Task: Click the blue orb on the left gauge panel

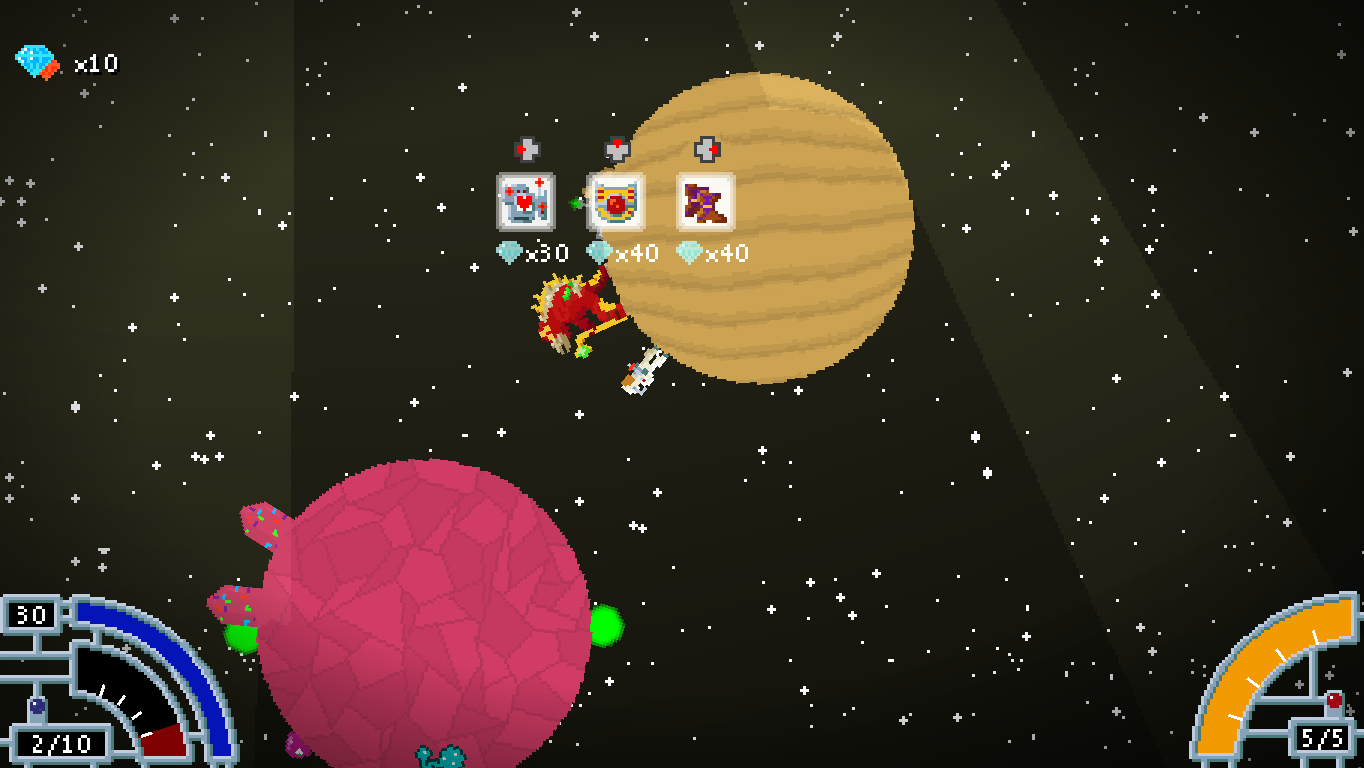Action: point(36,706)
